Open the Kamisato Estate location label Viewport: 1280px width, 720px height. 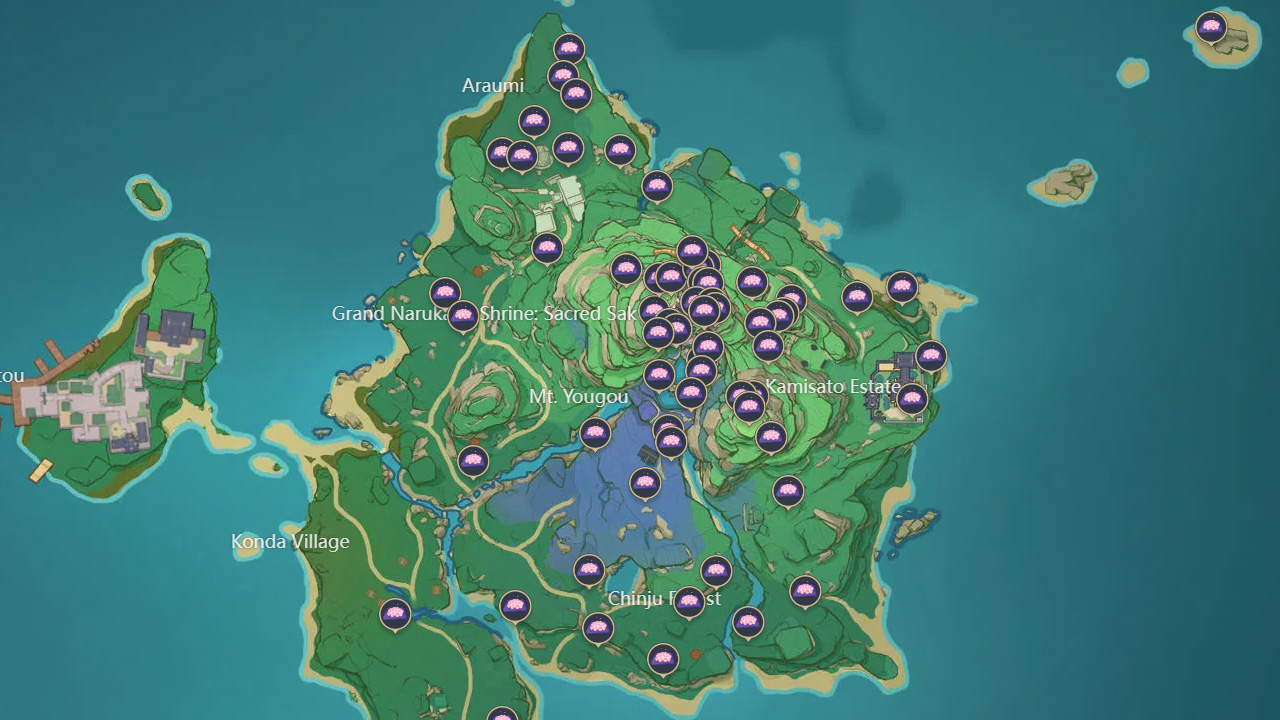[x=832, y=384]
